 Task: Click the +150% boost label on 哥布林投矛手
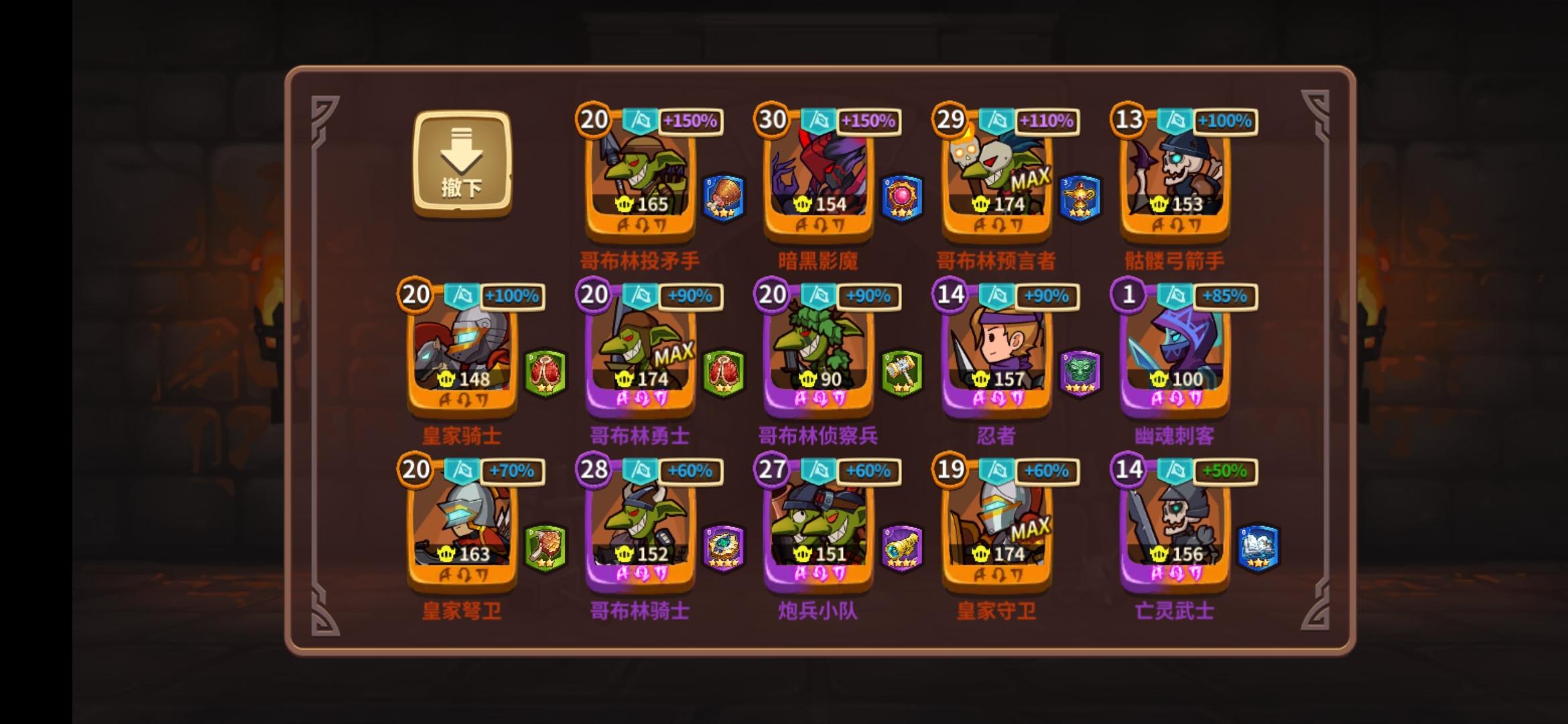690,121
